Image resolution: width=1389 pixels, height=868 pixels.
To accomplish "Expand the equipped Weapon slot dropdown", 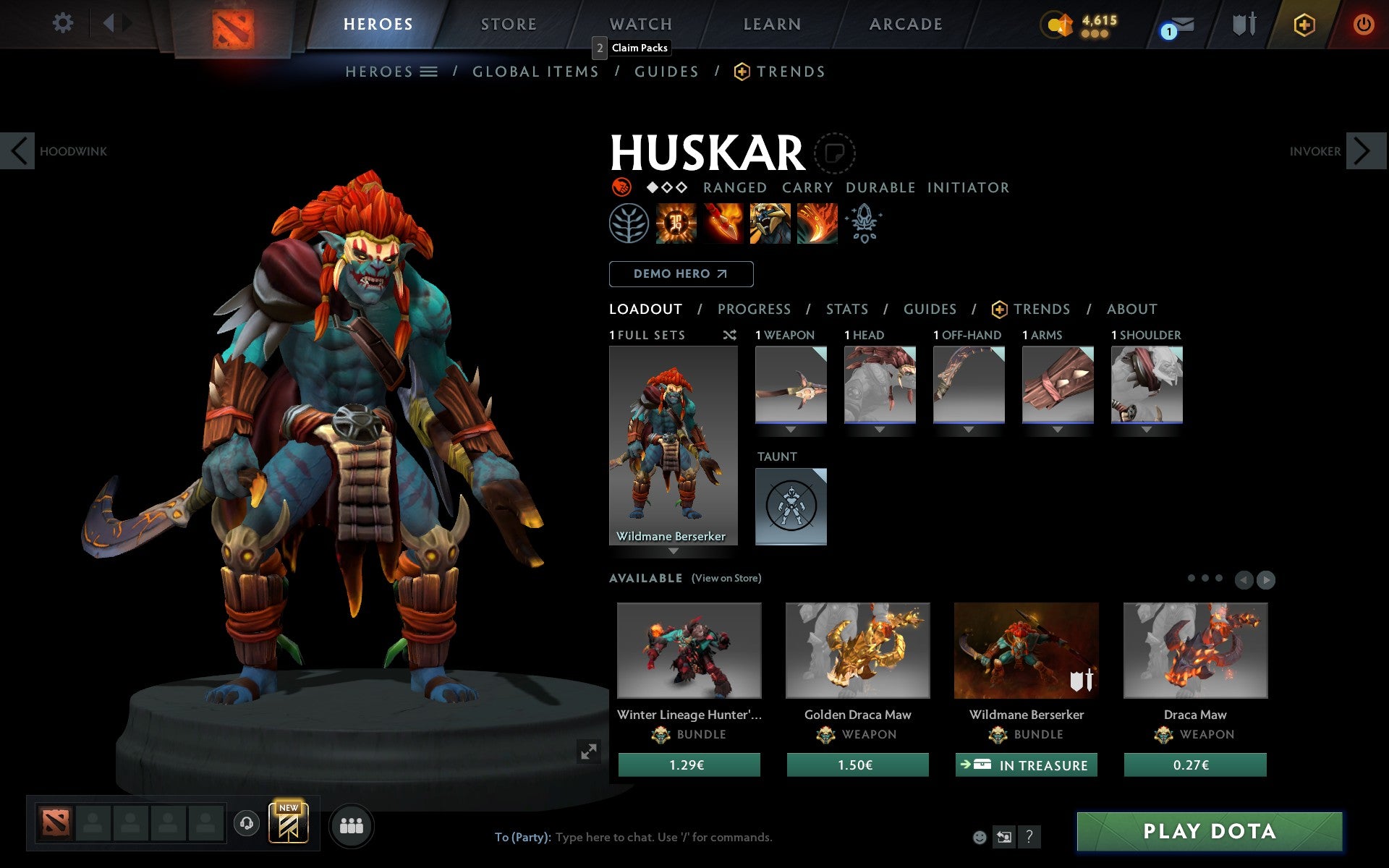I will 791,429.
